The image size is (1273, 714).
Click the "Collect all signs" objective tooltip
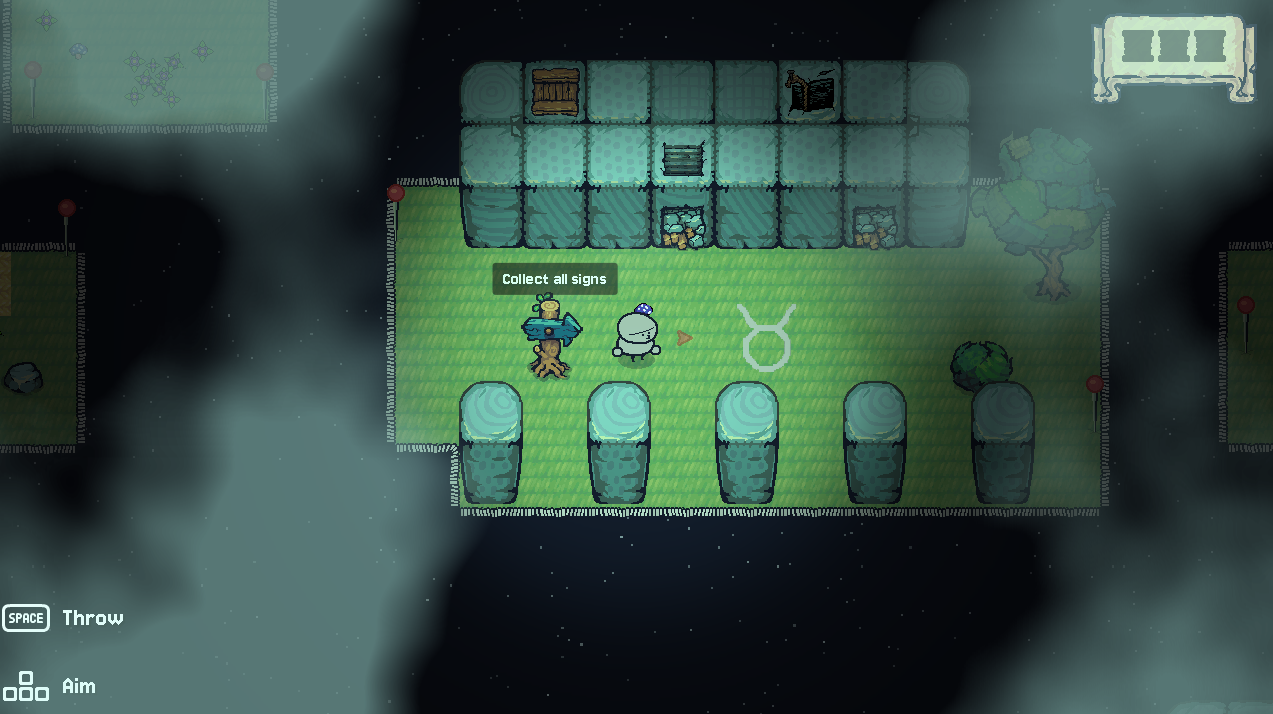554,279
